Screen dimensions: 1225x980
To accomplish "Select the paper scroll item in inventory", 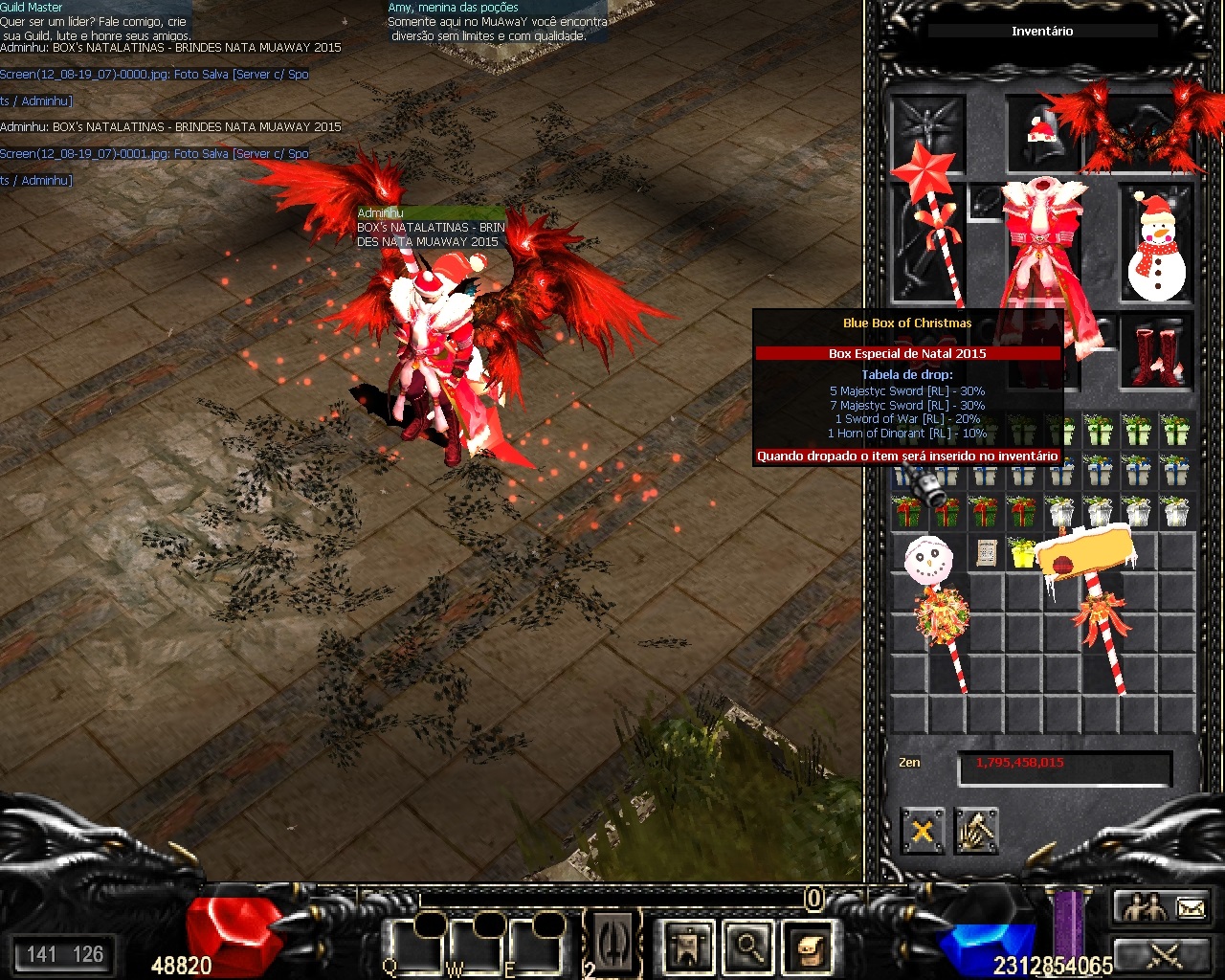I will click(985, 552).
